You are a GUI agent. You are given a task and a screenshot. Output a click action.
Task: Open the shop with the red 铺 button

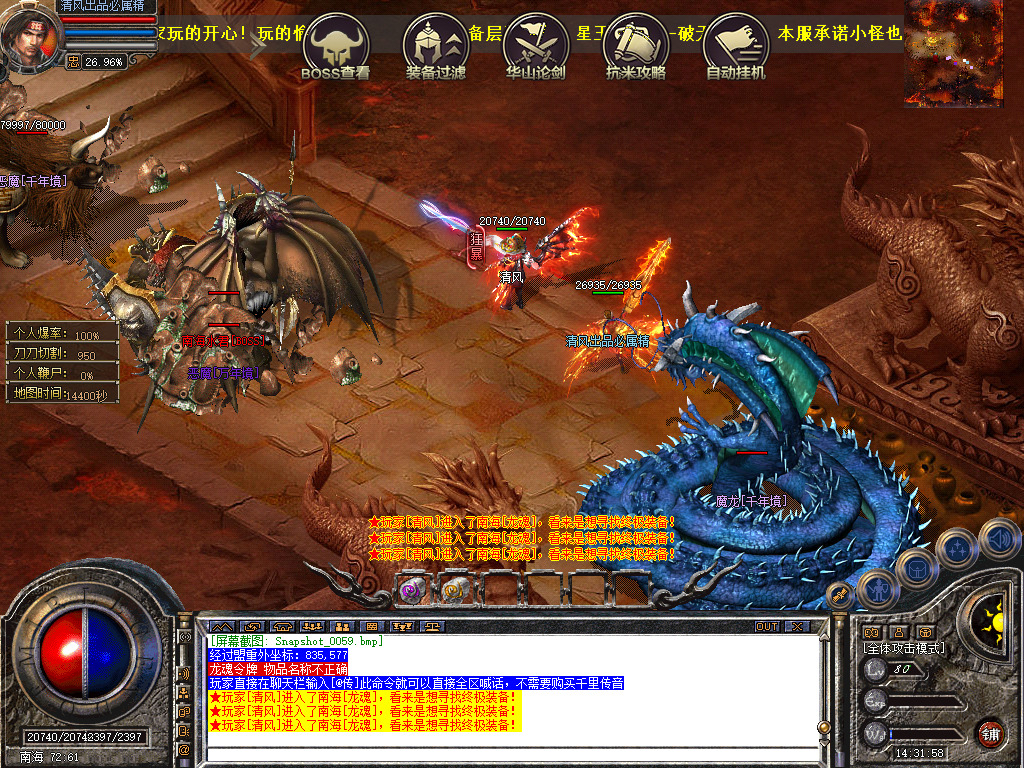point(990,733)
